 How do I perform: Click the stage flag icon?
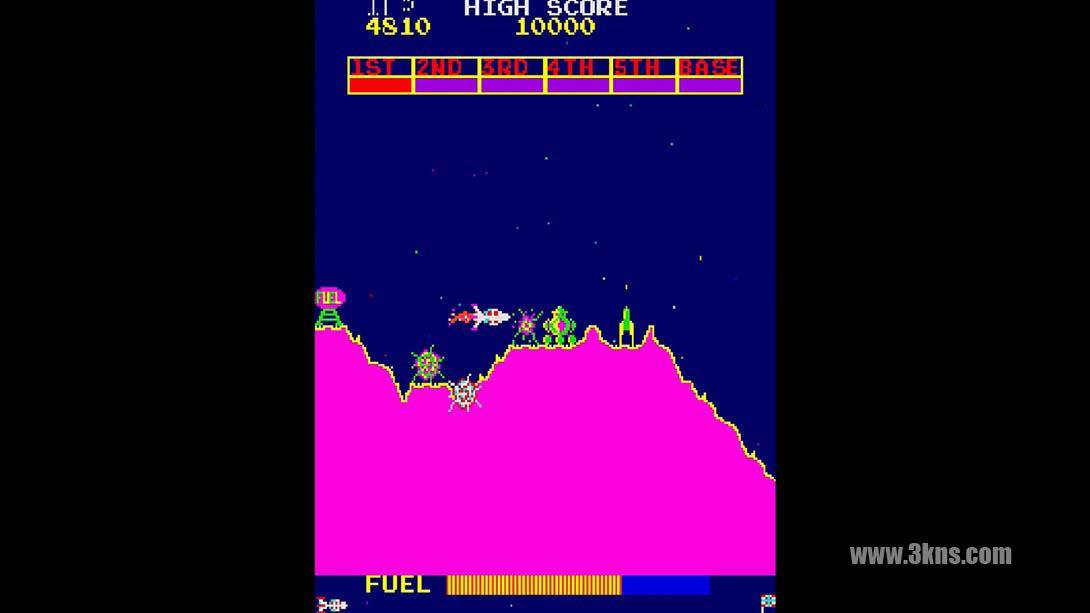(767, 602)
